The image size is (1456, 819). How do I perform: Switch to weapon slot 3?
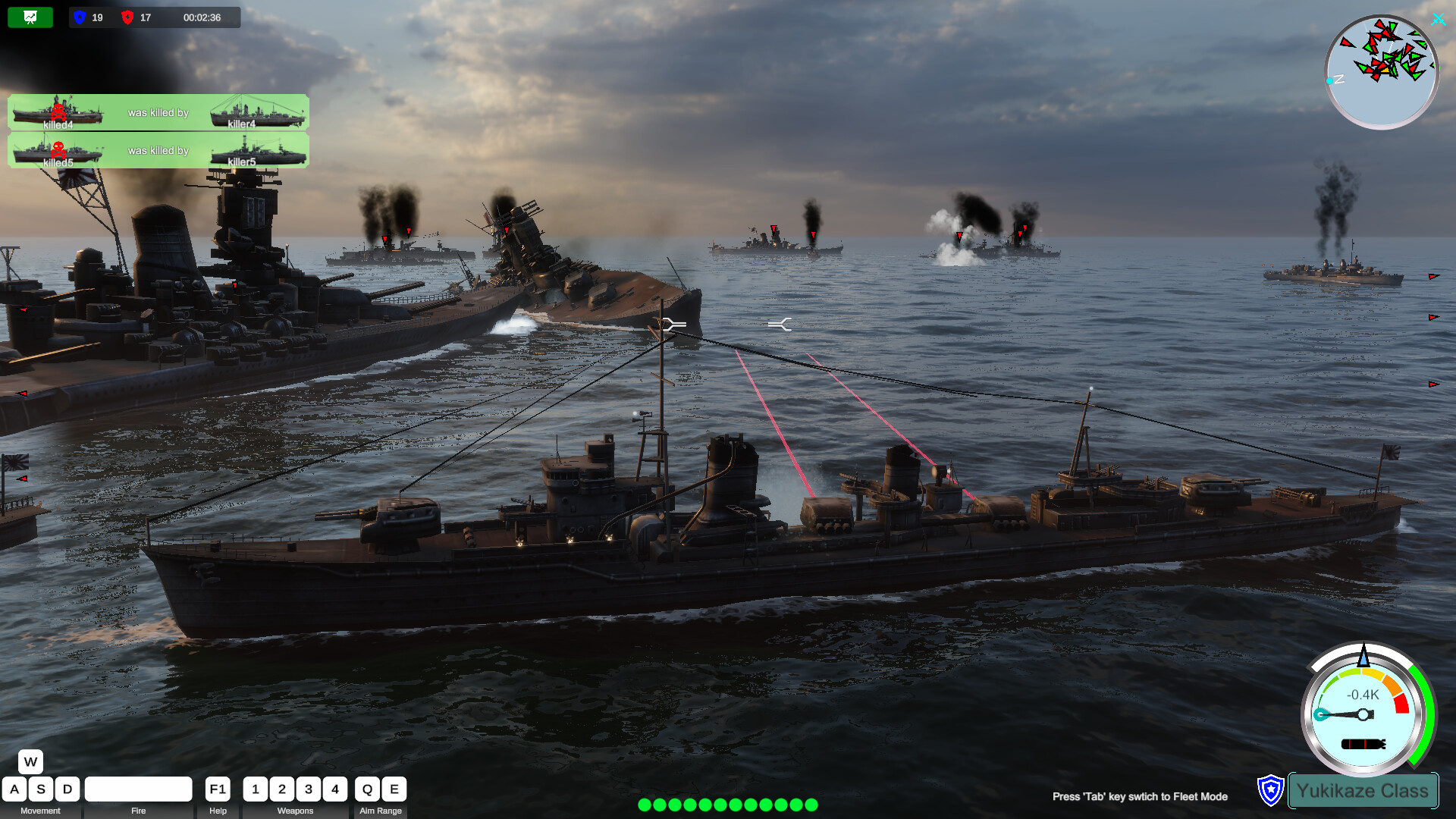[x=309, y=789]
